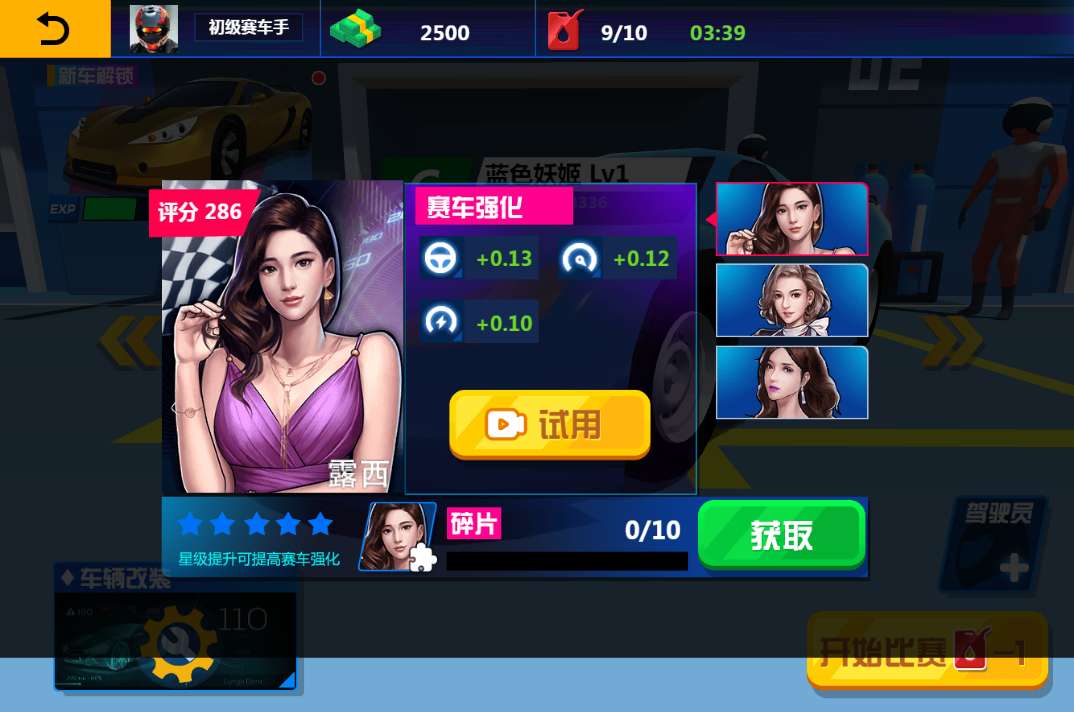This screenshot has height=712, width=1074.
Task: Tap the red fuel can icon
Action: pos(565,31)
